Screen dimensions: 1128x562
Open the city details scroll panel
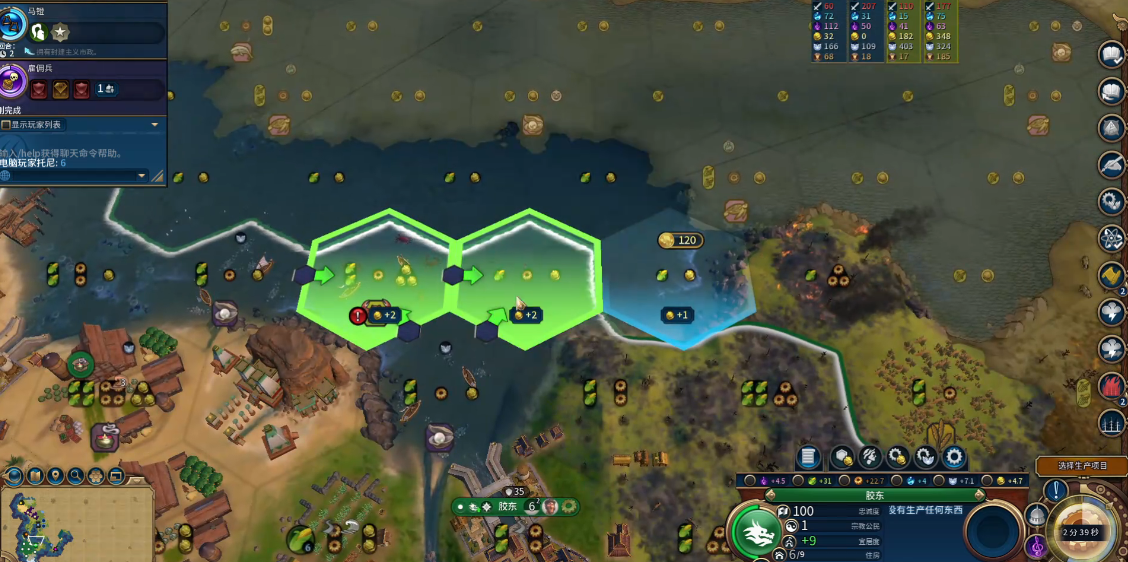click(x=808, y=457)
